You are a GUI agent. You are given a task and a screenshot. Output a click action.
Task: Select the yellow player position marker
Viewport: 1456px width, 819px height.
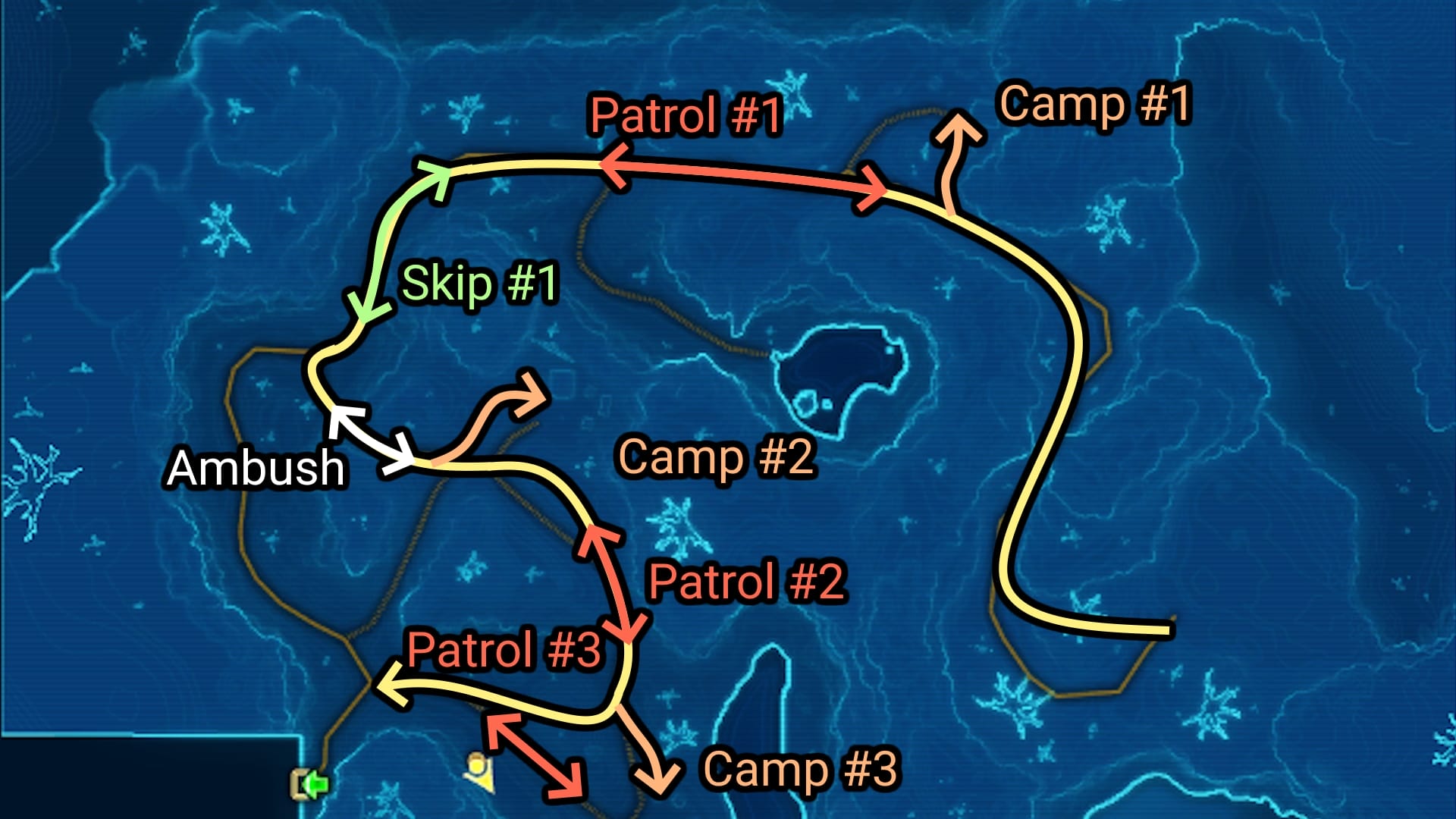tap(479, 770)
